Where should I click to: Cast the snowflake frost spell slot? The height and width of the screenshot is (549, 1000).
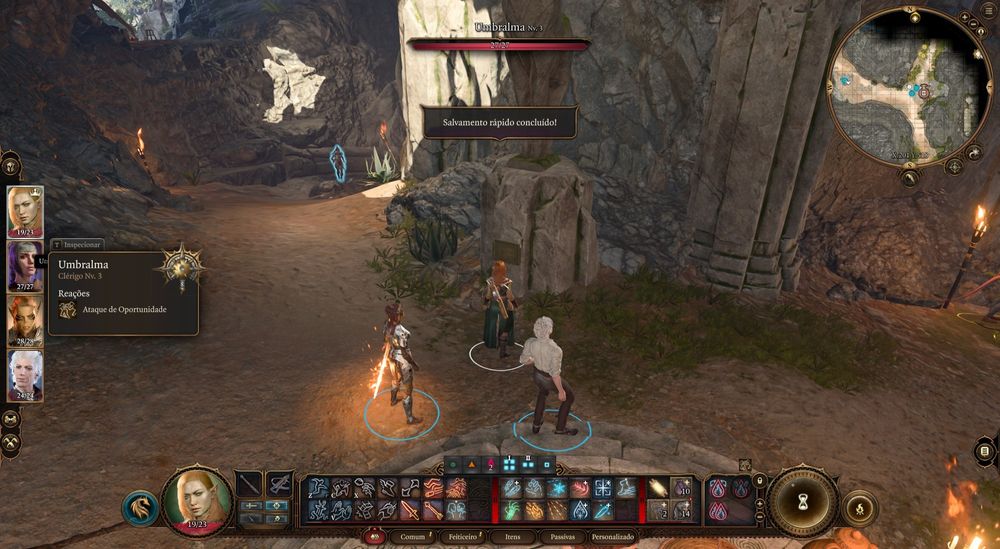tap(558, 487)
